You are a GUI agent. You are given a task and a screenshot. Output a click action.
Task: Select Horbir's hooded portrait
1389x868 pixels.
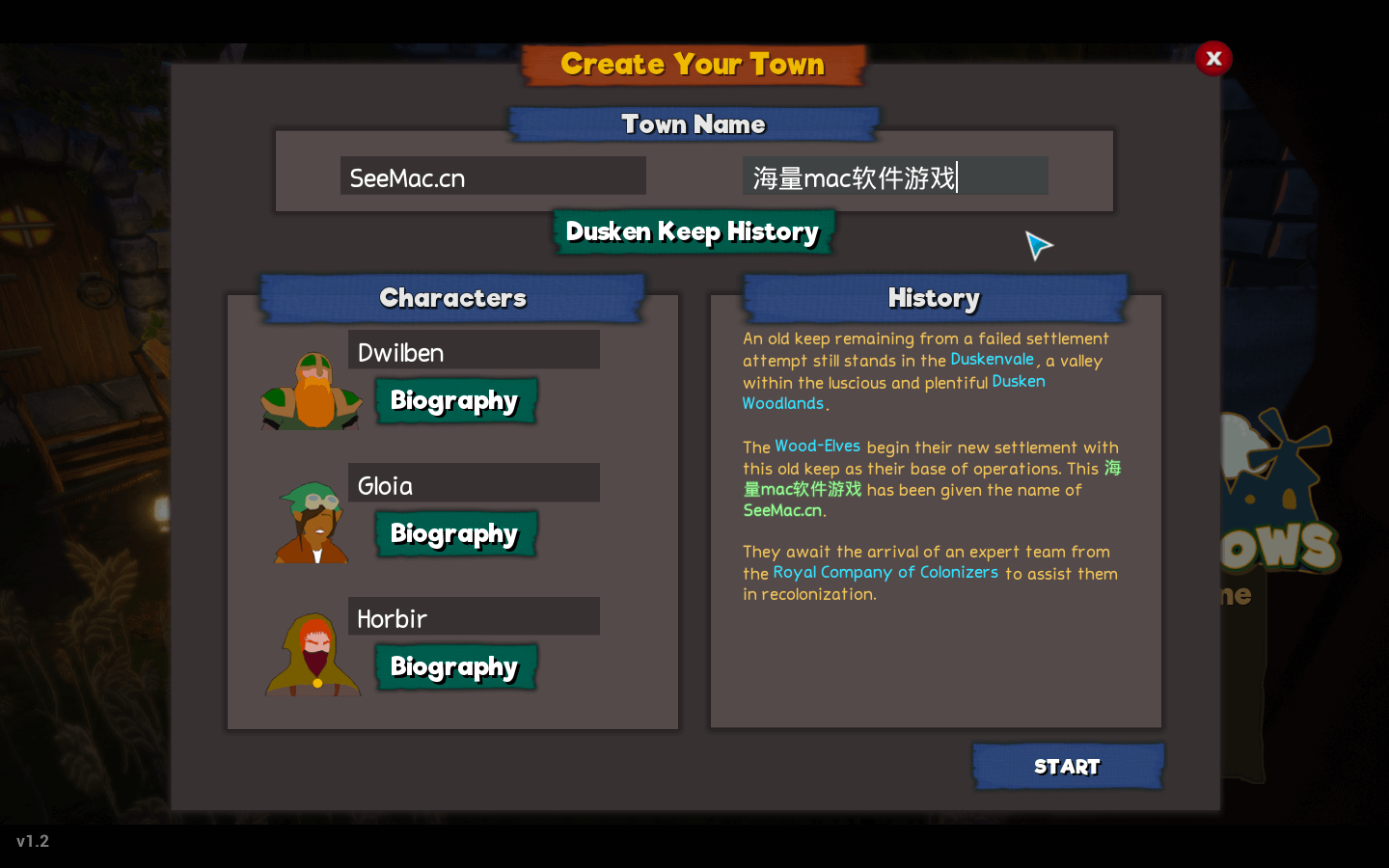[313, 656]
